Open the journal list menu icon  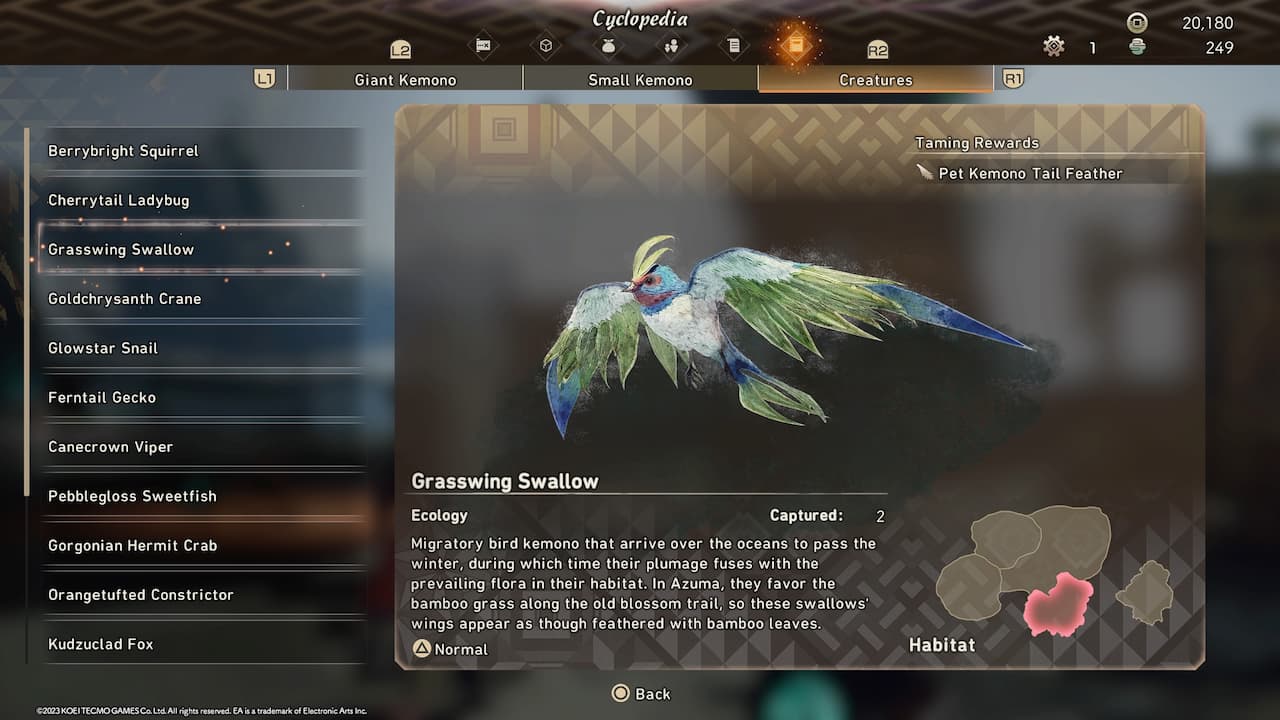pyautogui.click(x=734, y=45)
